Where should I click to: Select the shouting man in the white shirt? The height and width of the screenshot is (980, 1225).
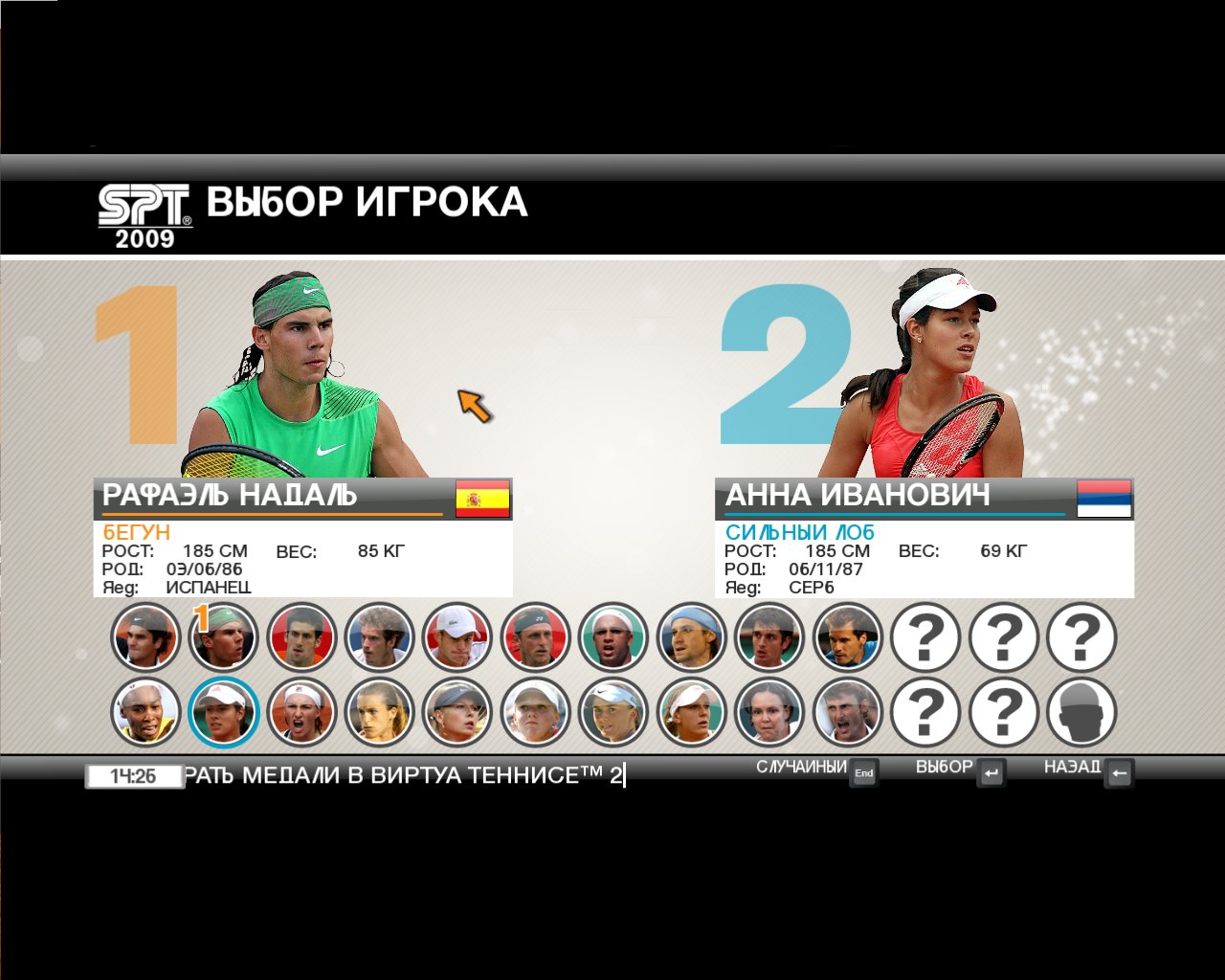[847, 713]
